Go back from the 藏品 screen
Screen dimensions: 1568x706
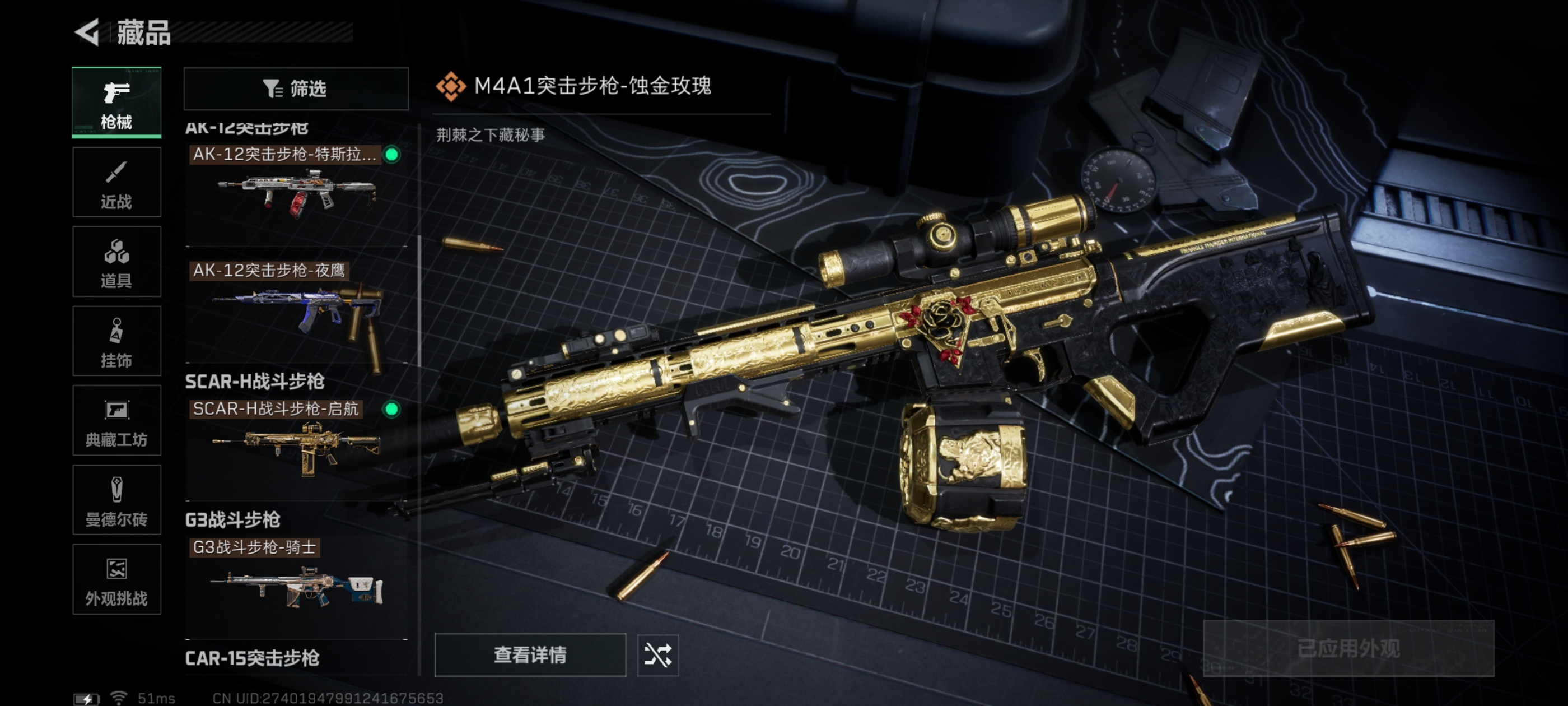pyautogui.click(x=88, y=32)
